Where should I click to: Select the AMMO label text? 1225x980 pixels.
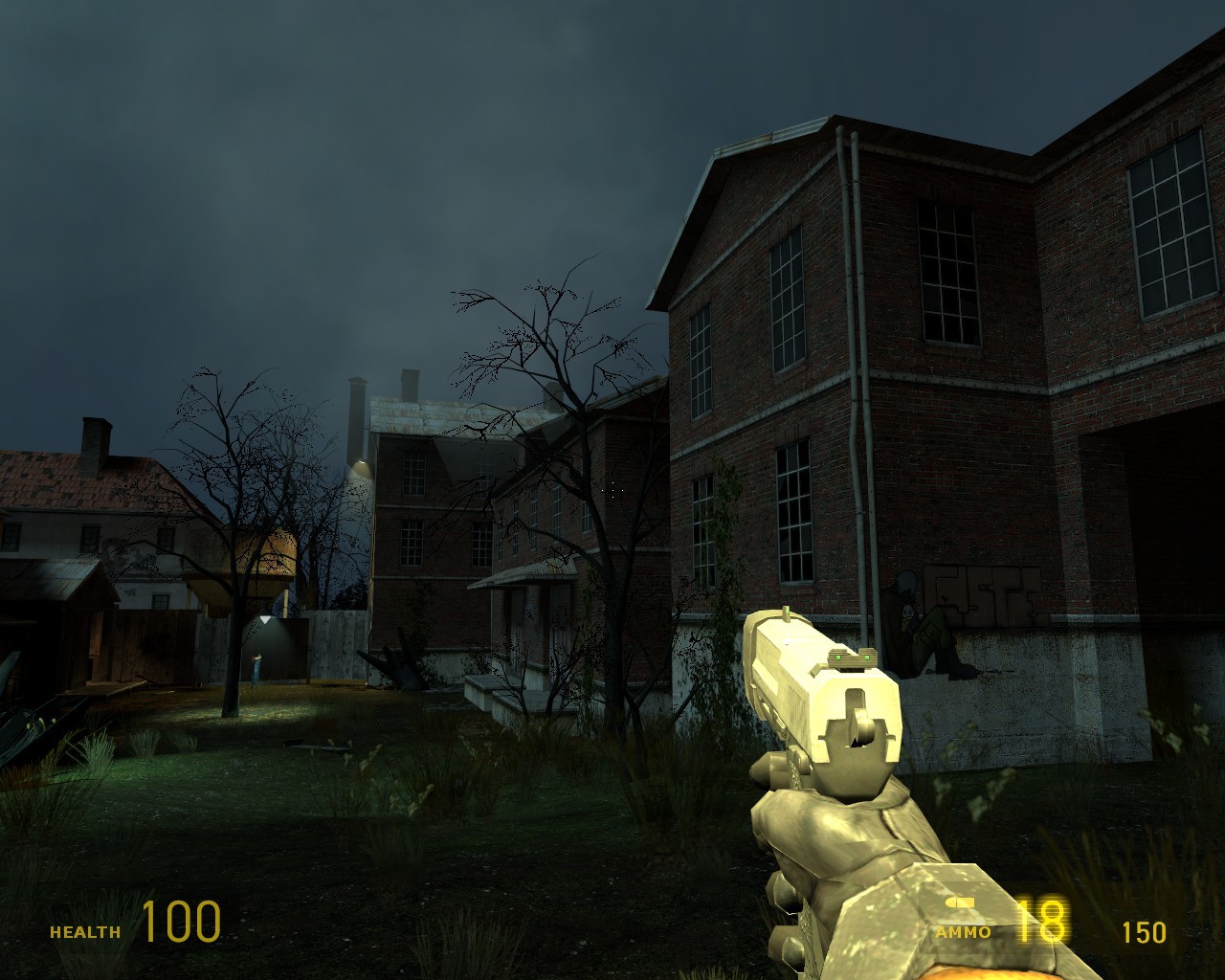[x=962, y=930]
